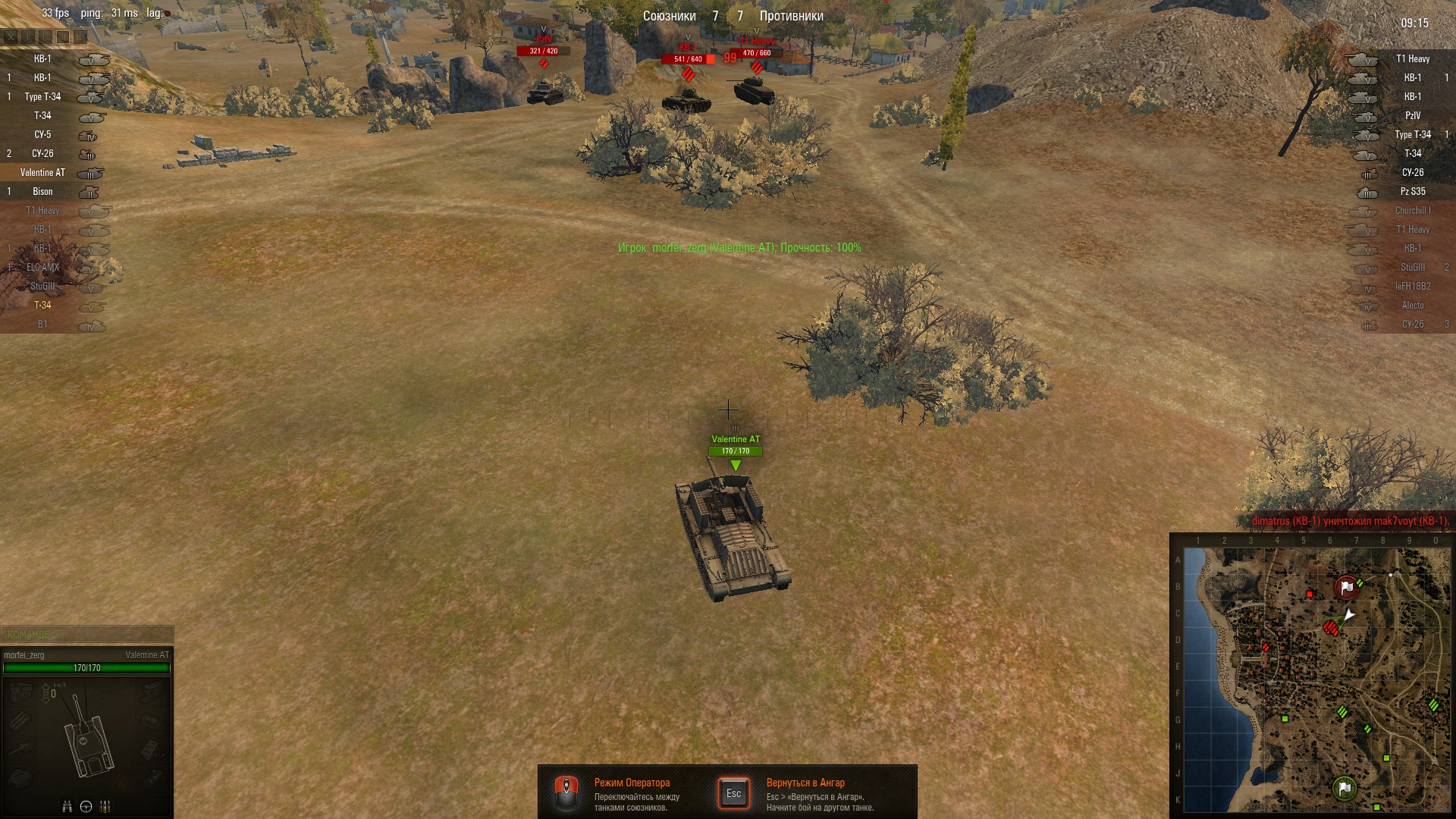Click the green allied base flag on minimap
Screen dimensions: 1456x819
(1345, 788)
